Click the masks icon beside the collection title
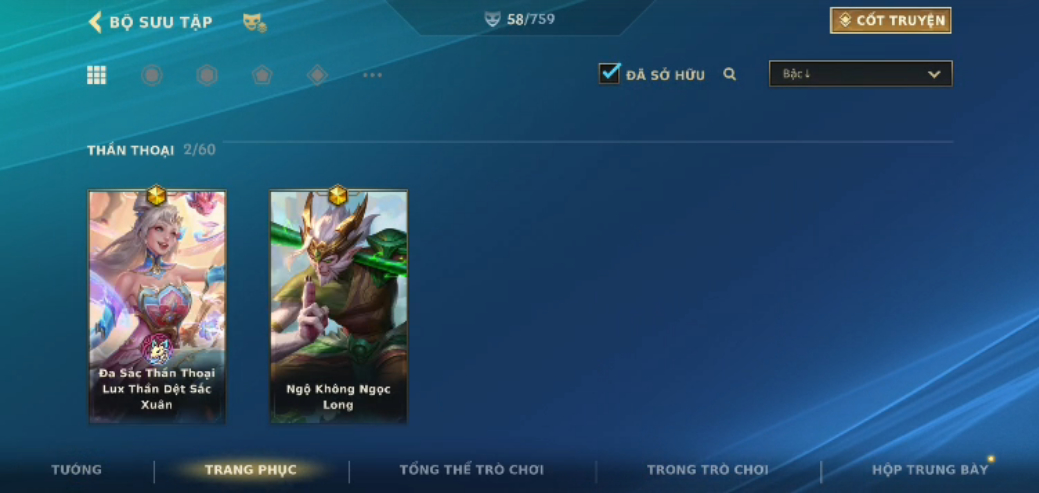Viewport: 1039px width, 493px height. point(254,22)
